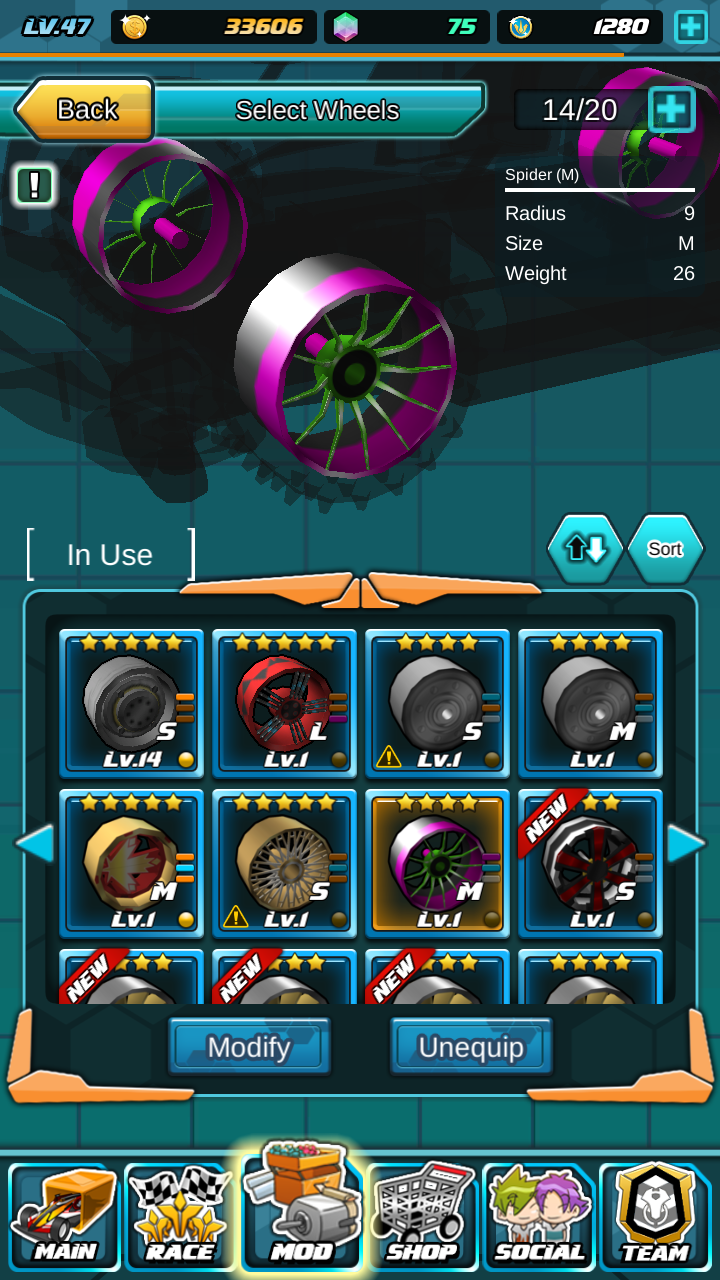Unequip the current wheel
This screenshot has width=720, height=1280.
pos(471,1047)
